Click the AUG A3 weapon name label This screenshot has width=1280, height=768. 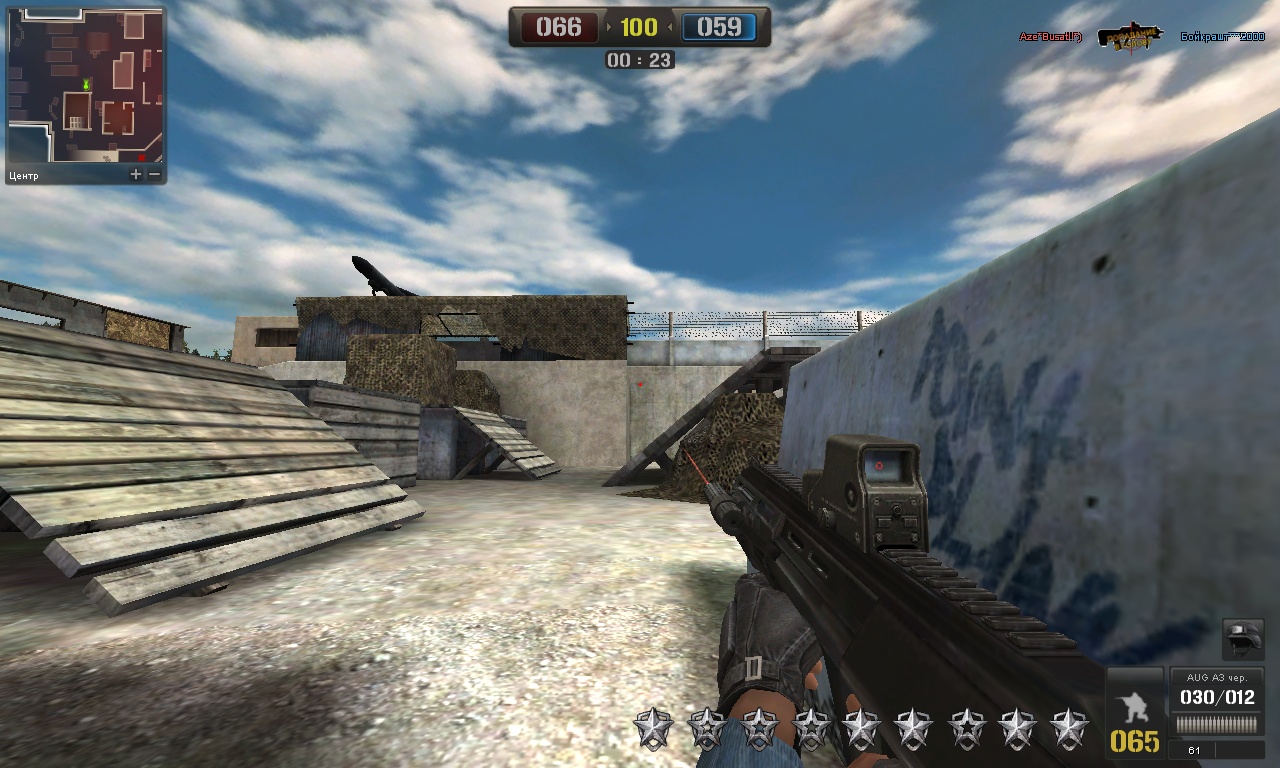point(1217,677)
